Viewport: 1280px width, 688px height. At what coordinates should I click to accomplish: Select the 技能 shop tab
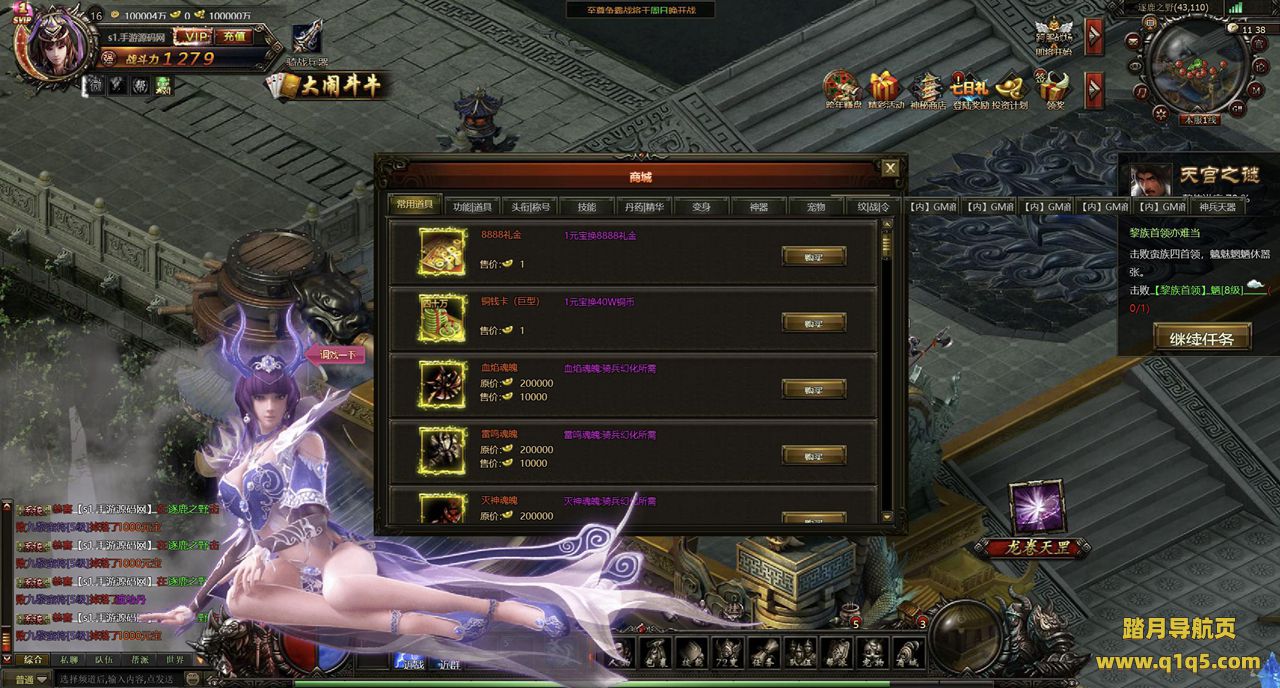click(x=586, y=207)
